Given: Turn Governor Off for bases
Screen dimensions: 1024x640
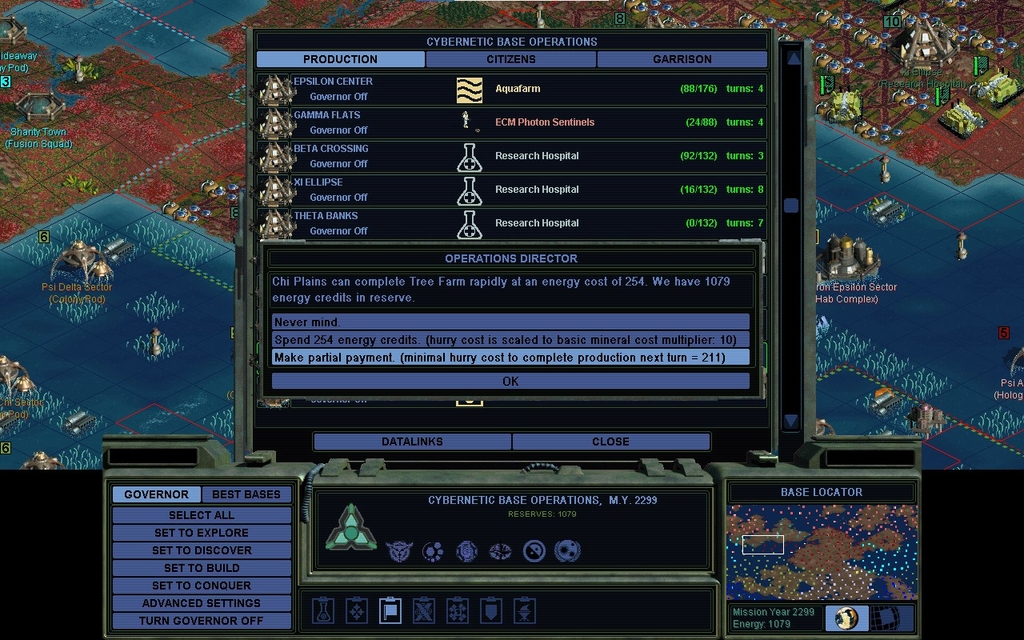Looking at the screenshot, I should point(201,621).
